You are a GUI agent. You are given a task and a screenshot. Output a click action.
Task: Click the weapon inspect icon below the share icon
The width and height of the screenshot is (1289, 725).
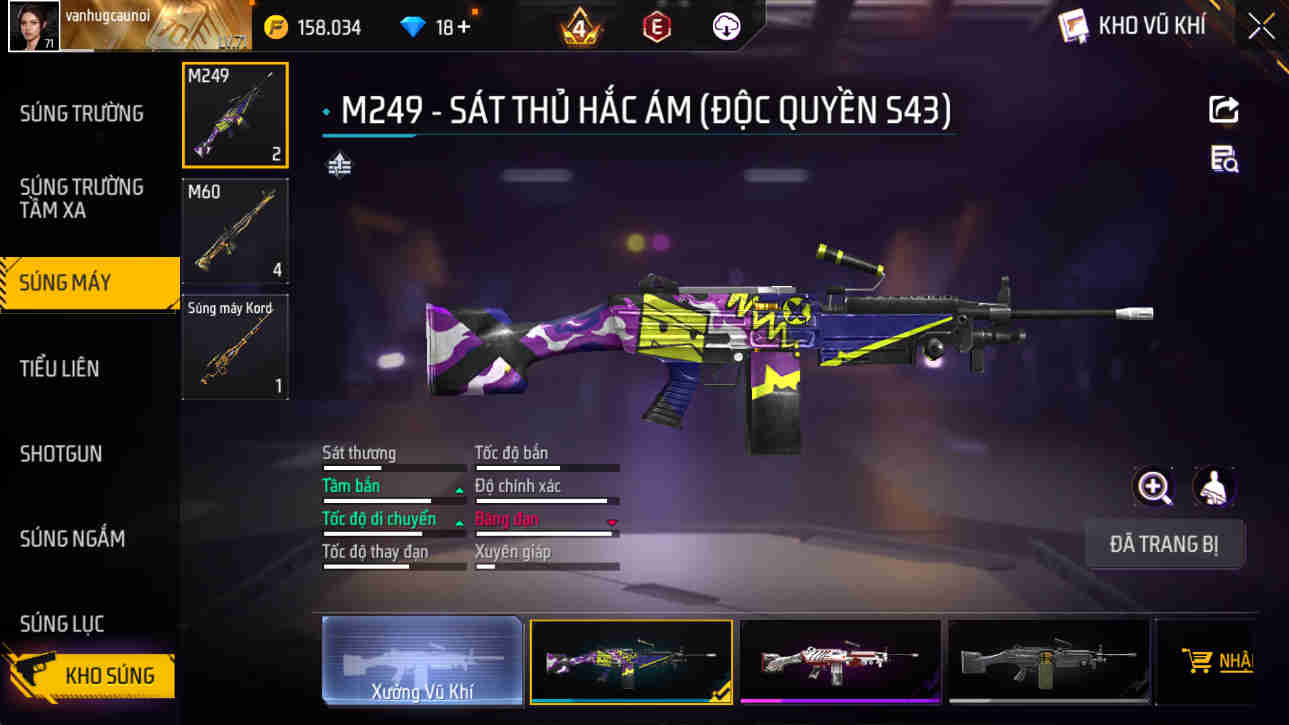(x=1224, y=158)
